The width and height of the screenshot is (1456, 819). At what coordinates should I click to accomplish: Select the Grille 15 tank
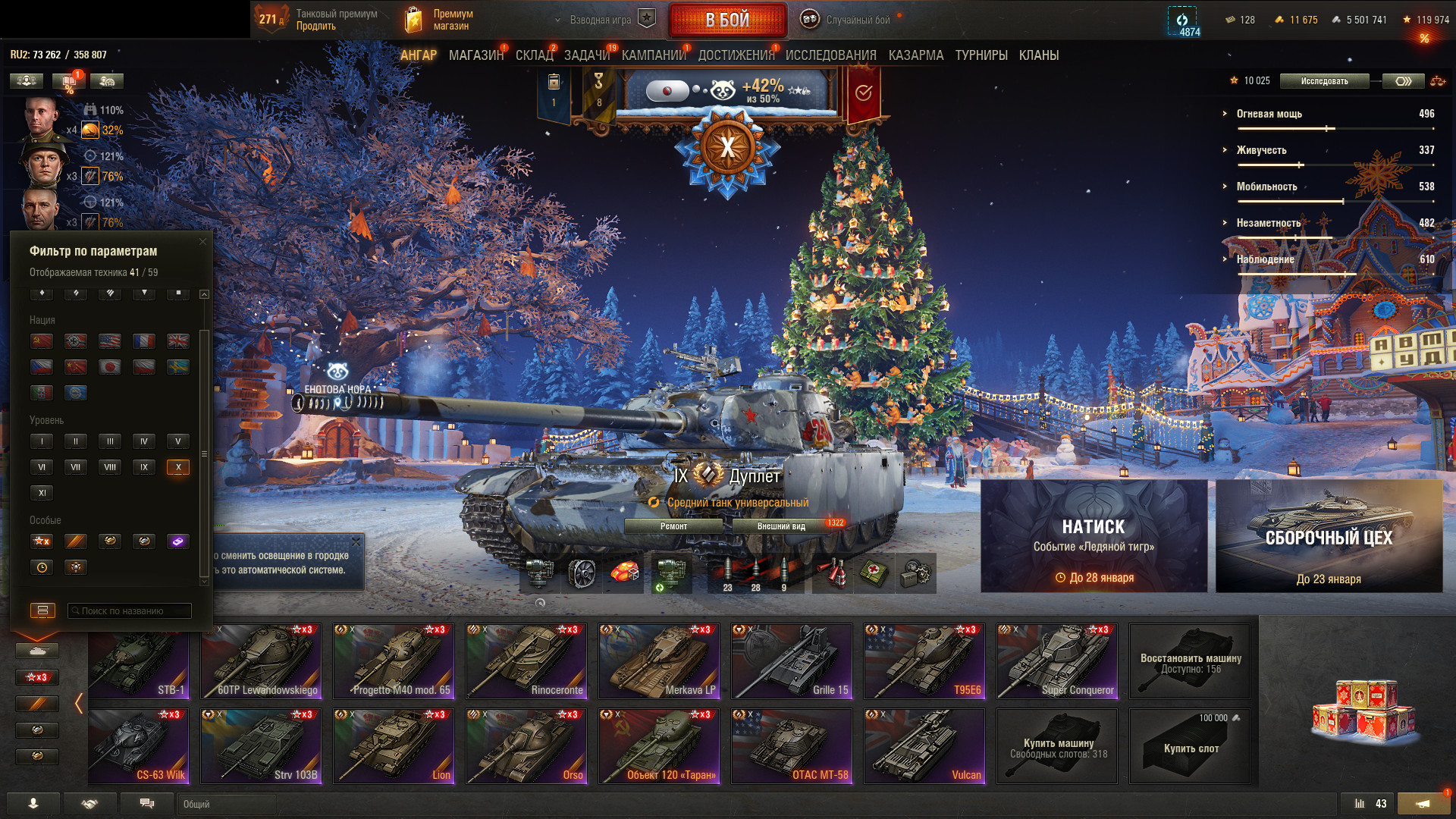(791, 661)
